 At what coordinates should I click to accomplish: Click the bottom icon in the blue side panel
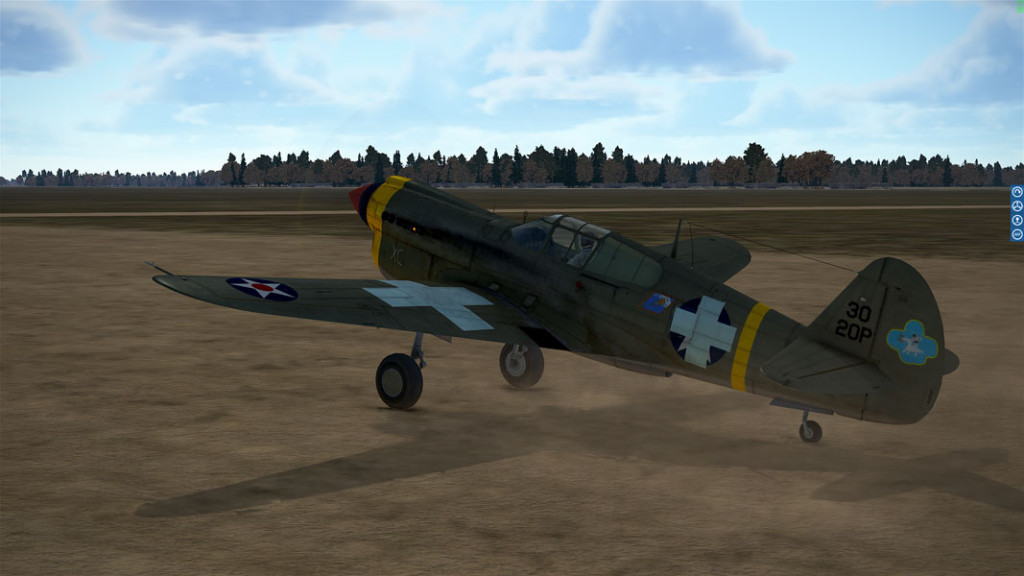pos(1017,234)
